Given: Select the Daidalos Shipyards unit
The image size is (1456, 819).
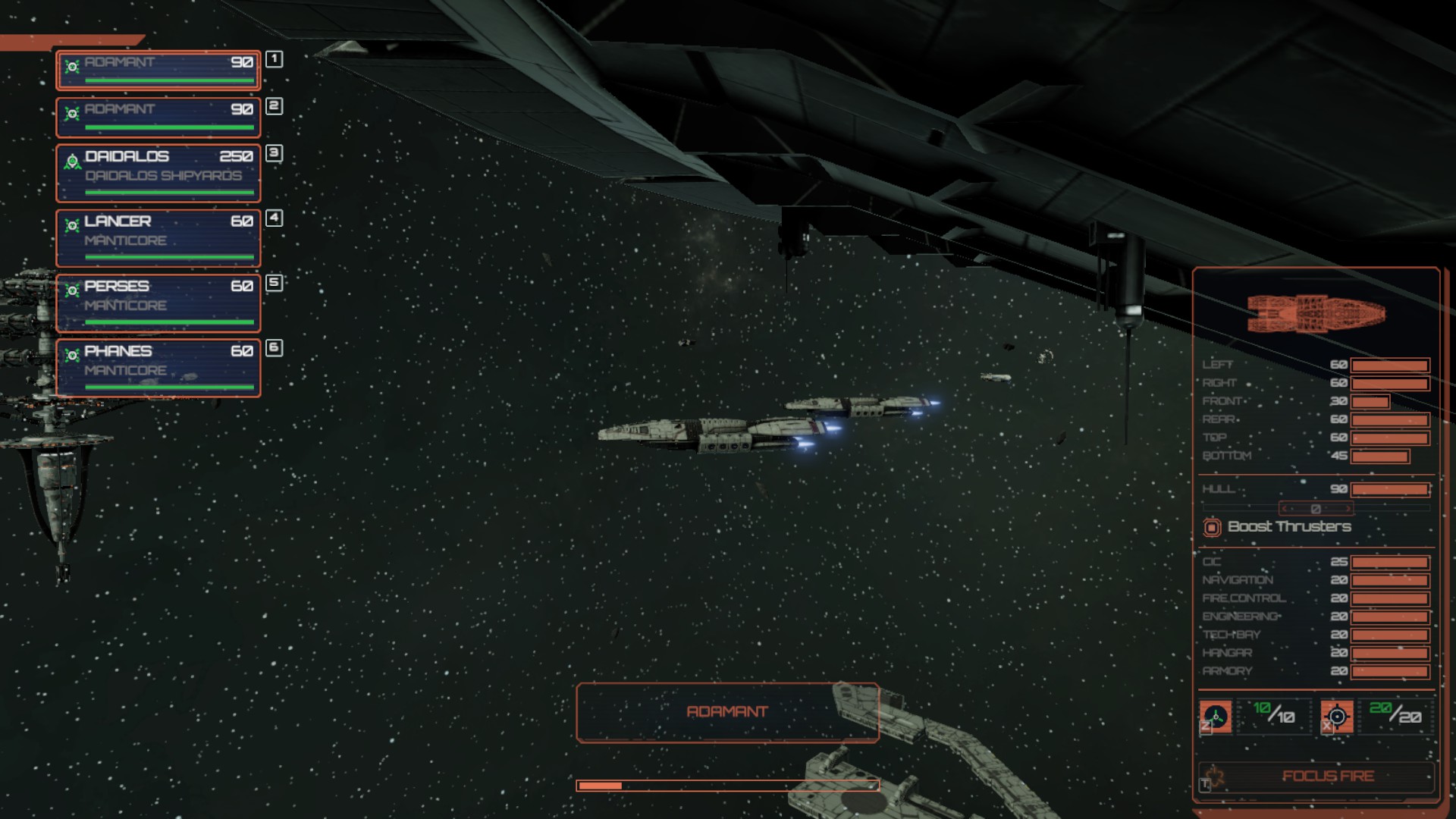Looking at the screenshot, I should coord(158,174).
